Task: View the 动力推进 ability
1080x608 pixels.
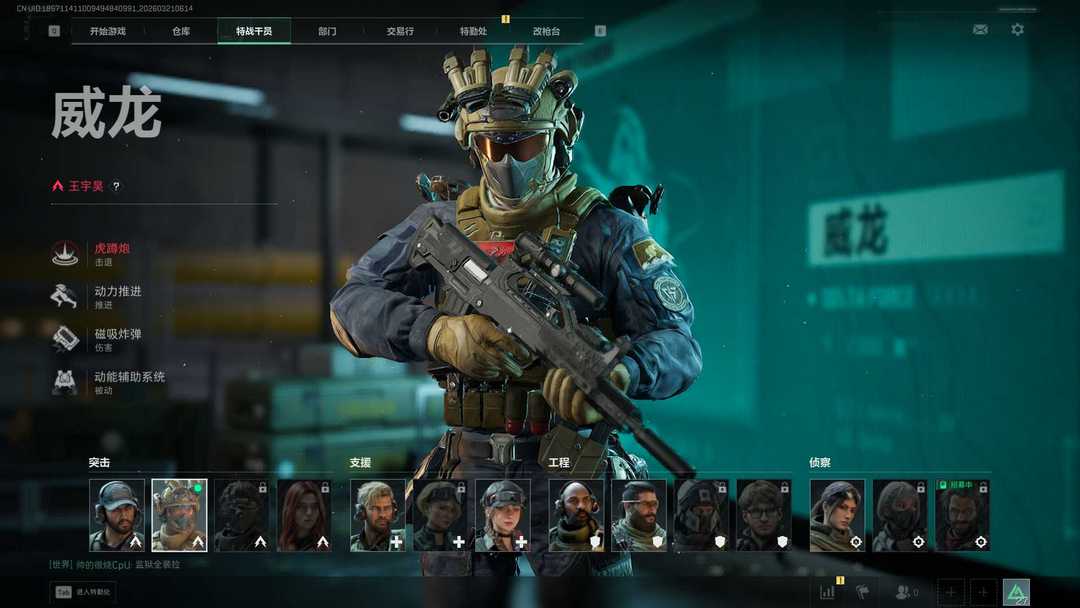Action: [116, 296]
